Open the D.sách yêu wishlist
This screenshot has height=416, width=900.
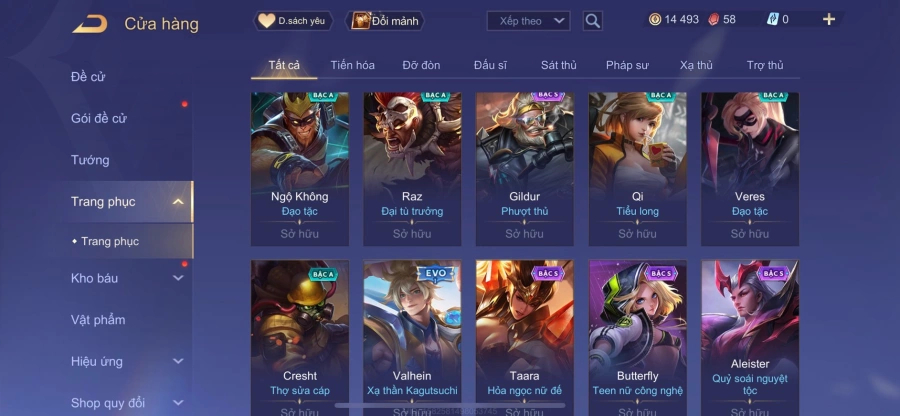[x=293, y=20]
